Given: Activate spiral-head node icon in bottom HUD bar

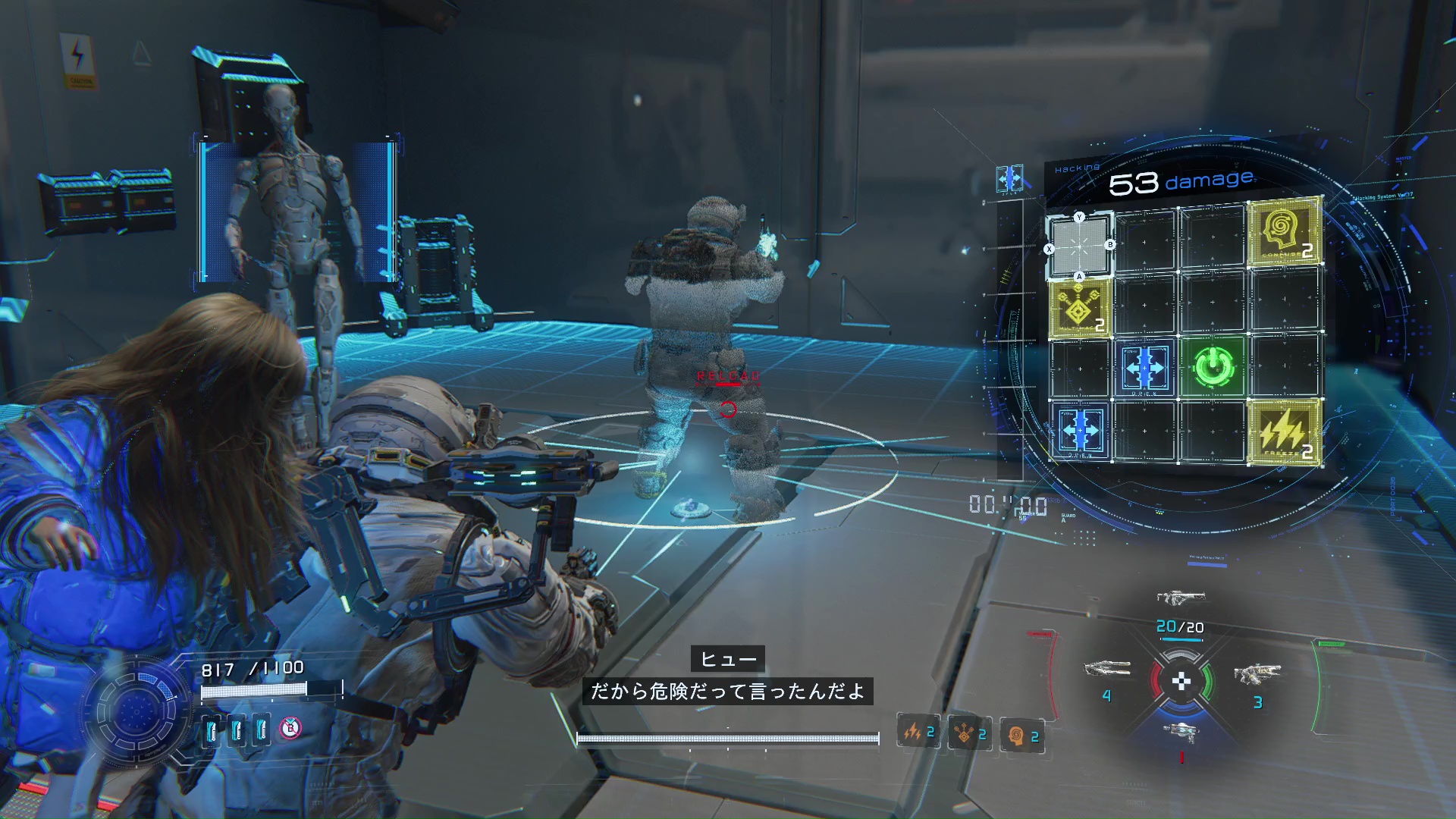Looking at the screenshot, I should click(1021, 736).
